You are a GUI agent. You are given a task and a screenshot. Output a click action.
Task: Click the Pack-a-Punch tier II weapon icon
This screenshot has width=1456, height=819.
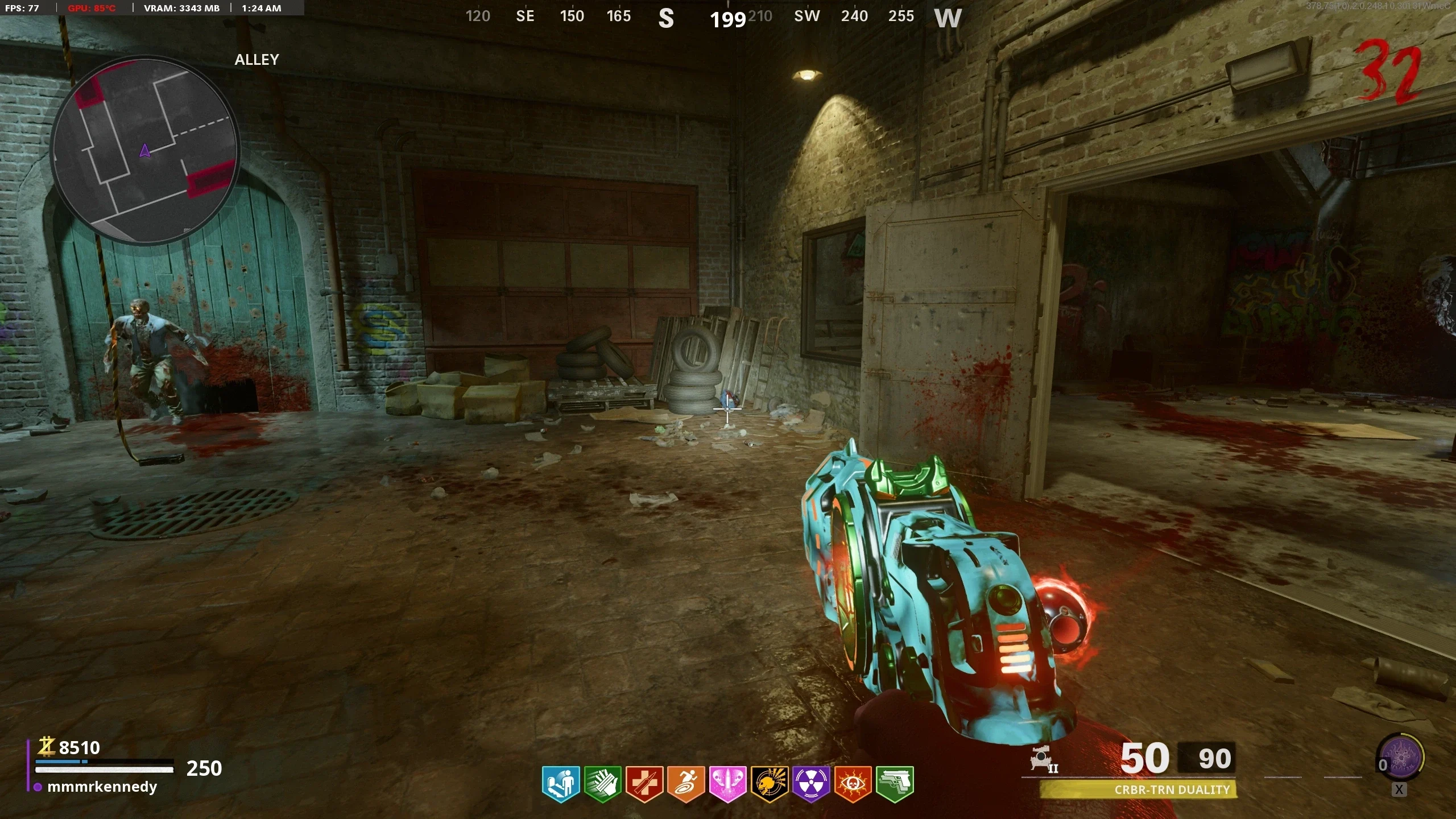pyautogui.click(x=1044, y=759)
